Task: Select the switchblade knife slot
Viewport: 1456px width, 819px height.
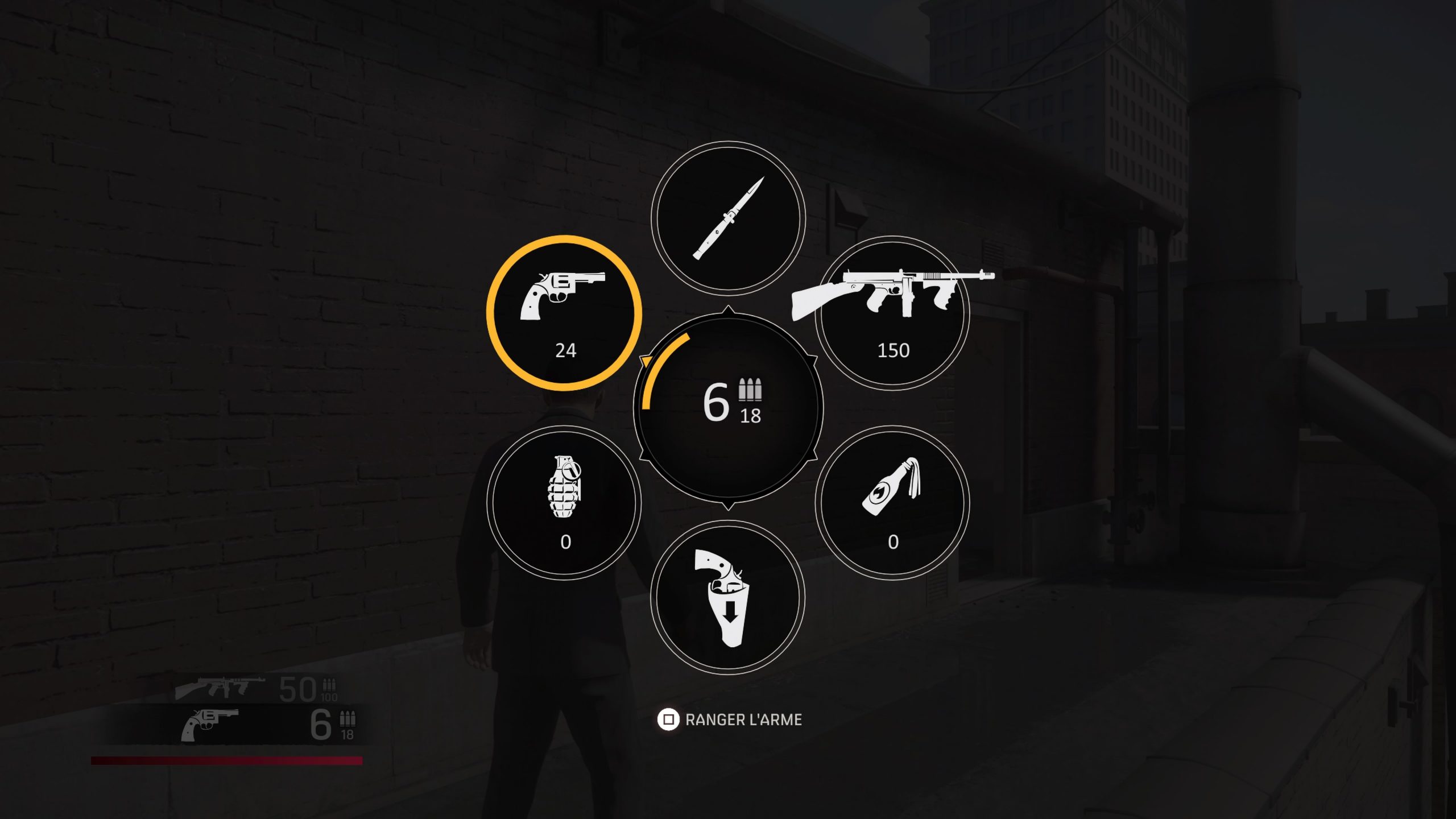Action: pyautogui.click(x=728, y=218)
